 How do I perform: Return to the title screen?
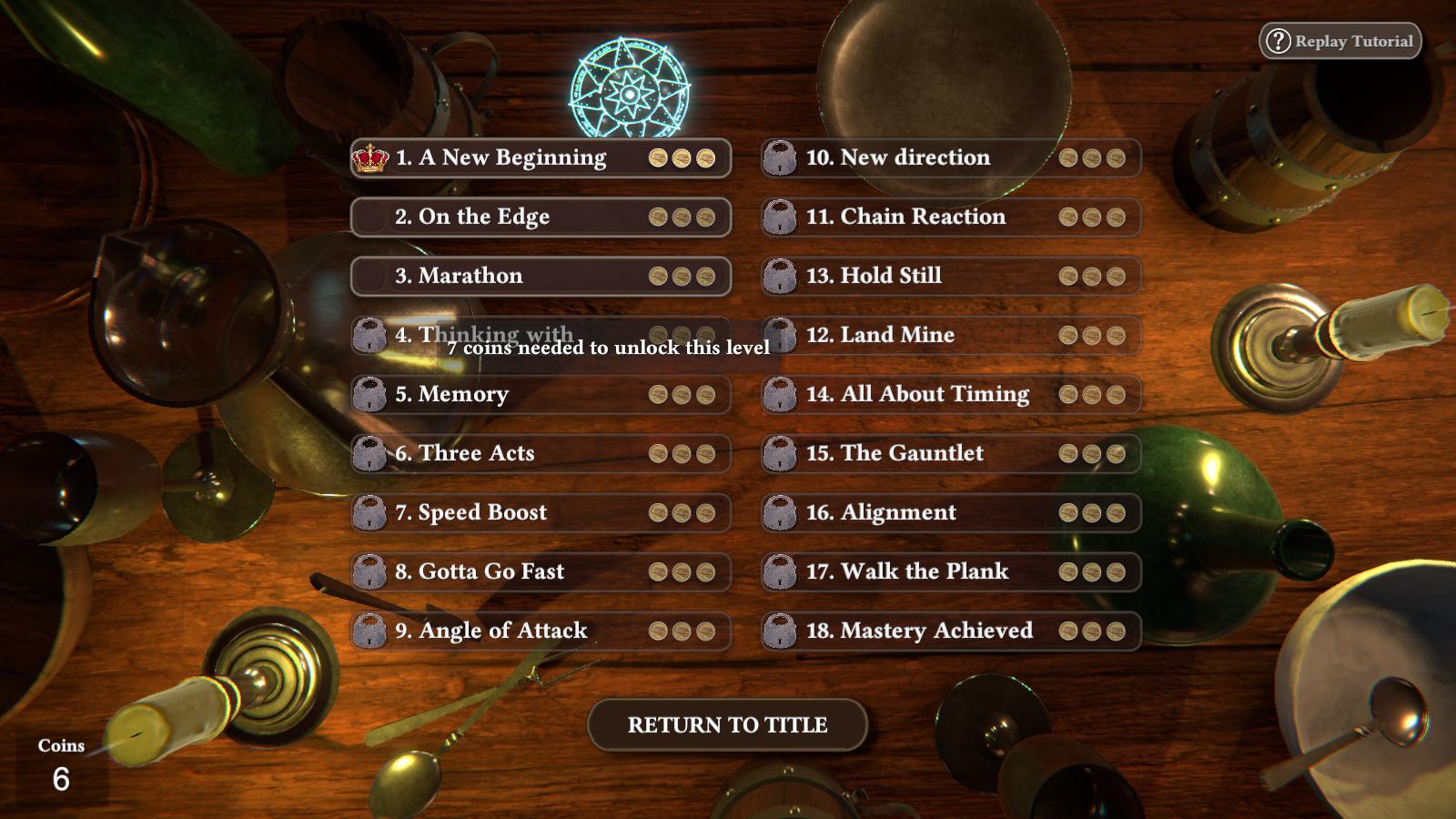727,725
